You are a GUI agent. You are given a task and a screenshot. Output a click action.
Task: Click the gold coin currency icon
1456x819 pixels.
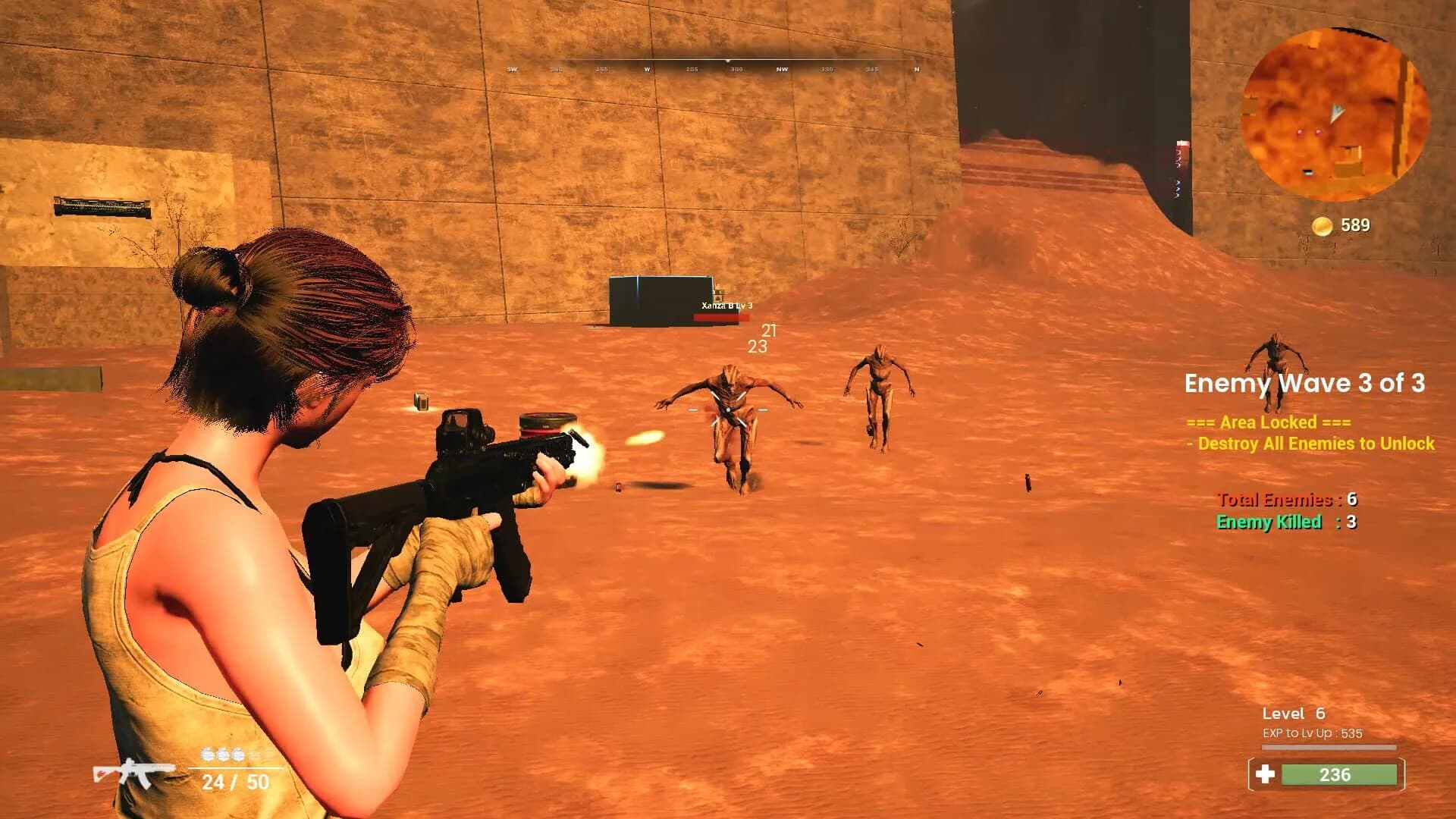point(1322,224)
